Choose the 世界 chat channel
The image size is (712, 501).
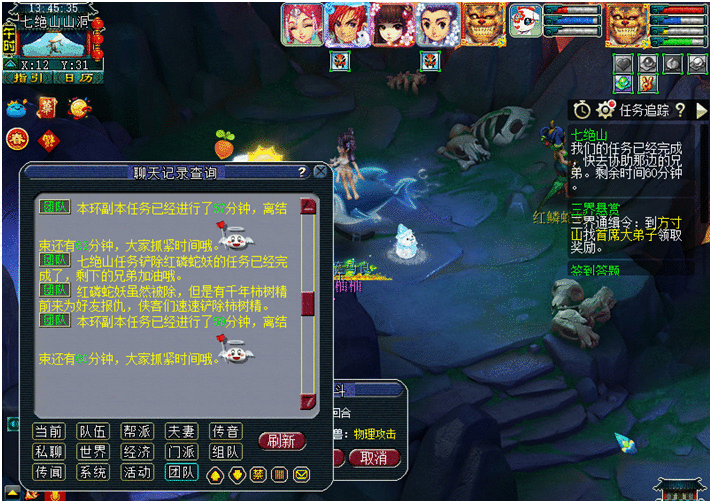[x=92, y=451]
